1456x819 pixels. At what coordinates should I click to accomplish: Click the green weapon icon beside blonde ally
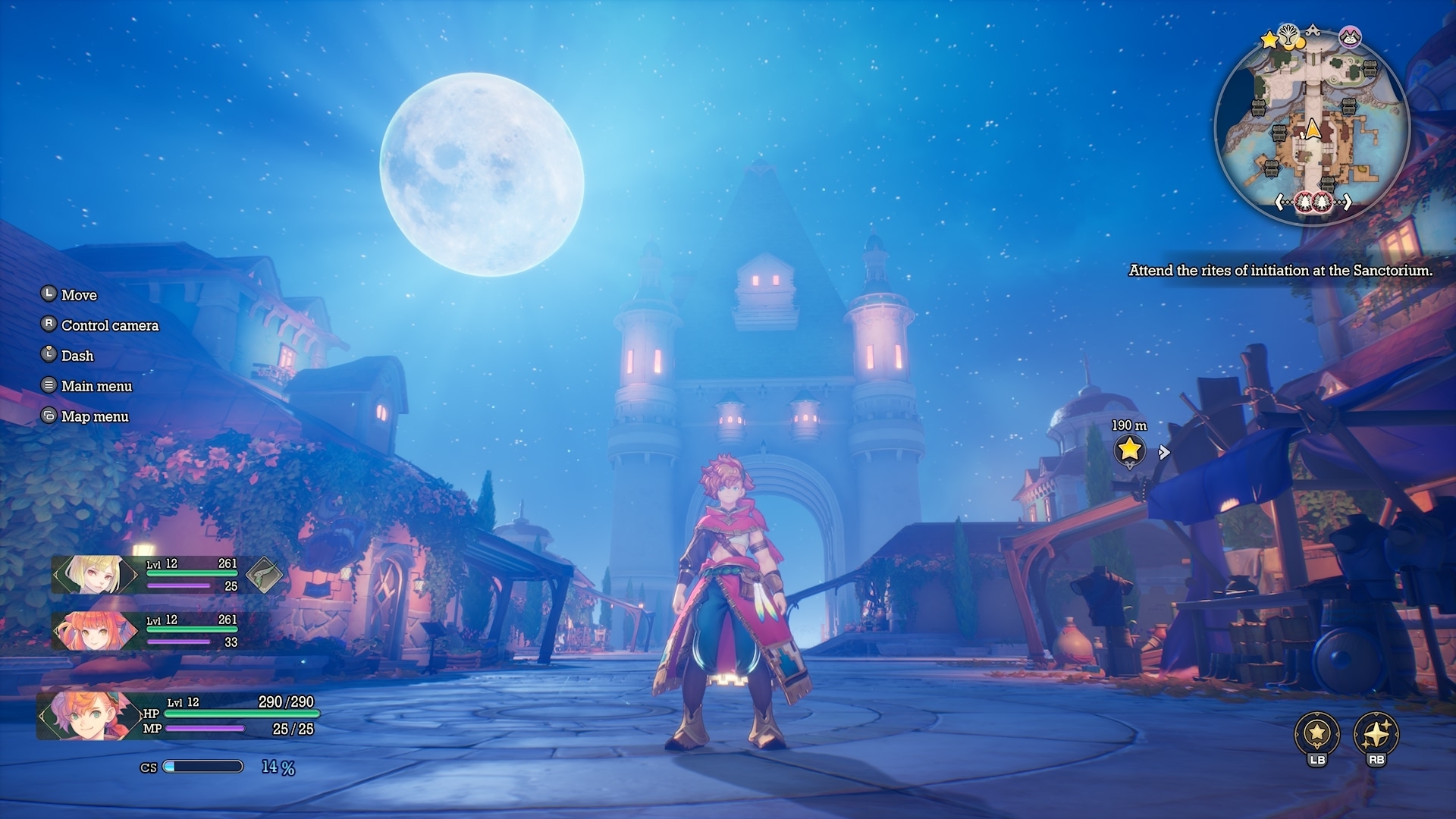(x=264, y=575)
